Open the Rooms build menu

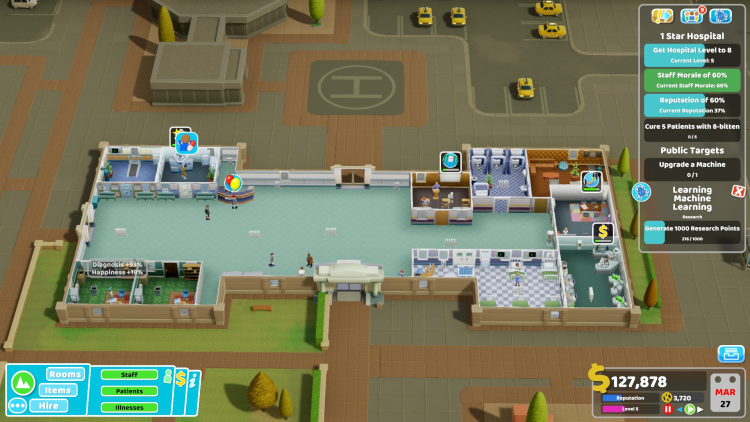(64, 375)
